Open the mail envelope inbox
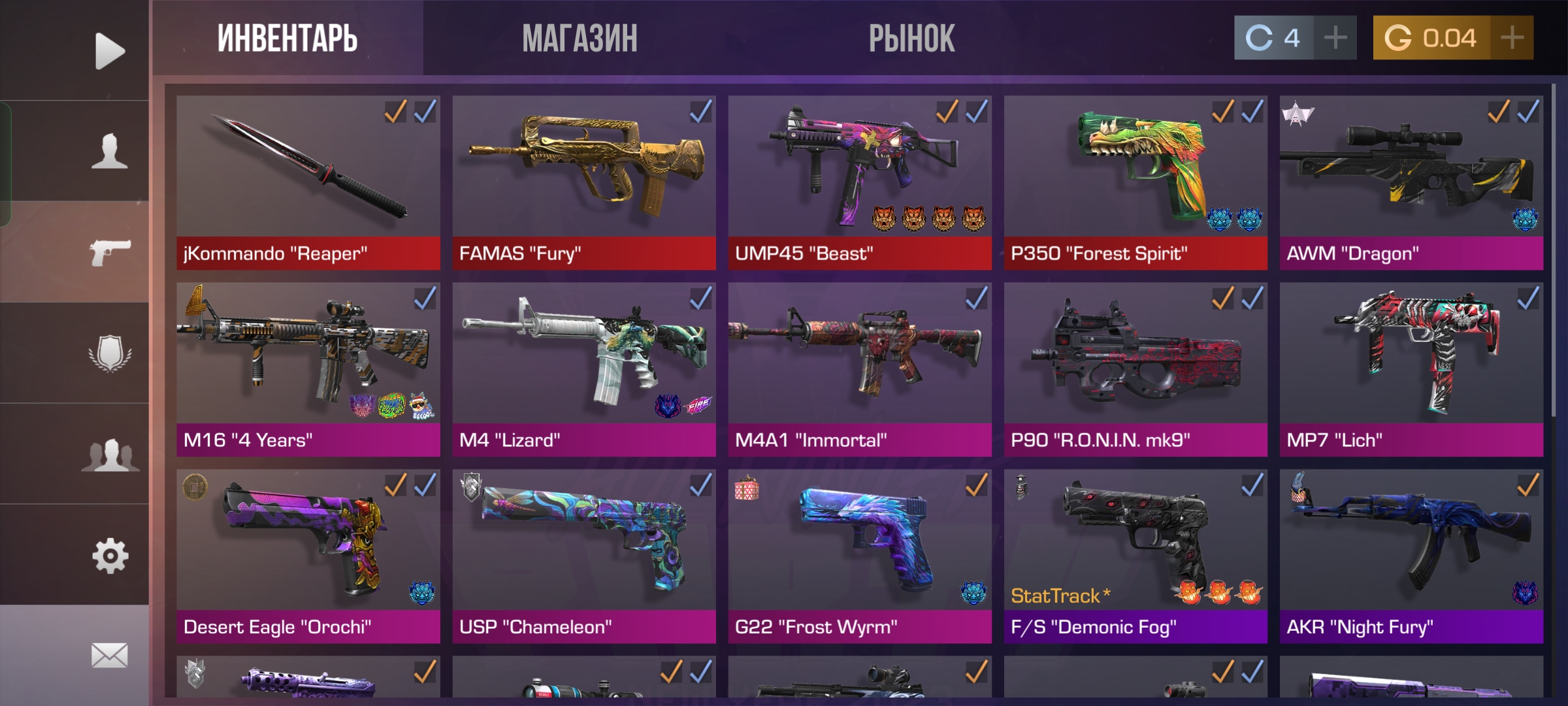Viewport: 1568px width, 706px height. point(109,655)
